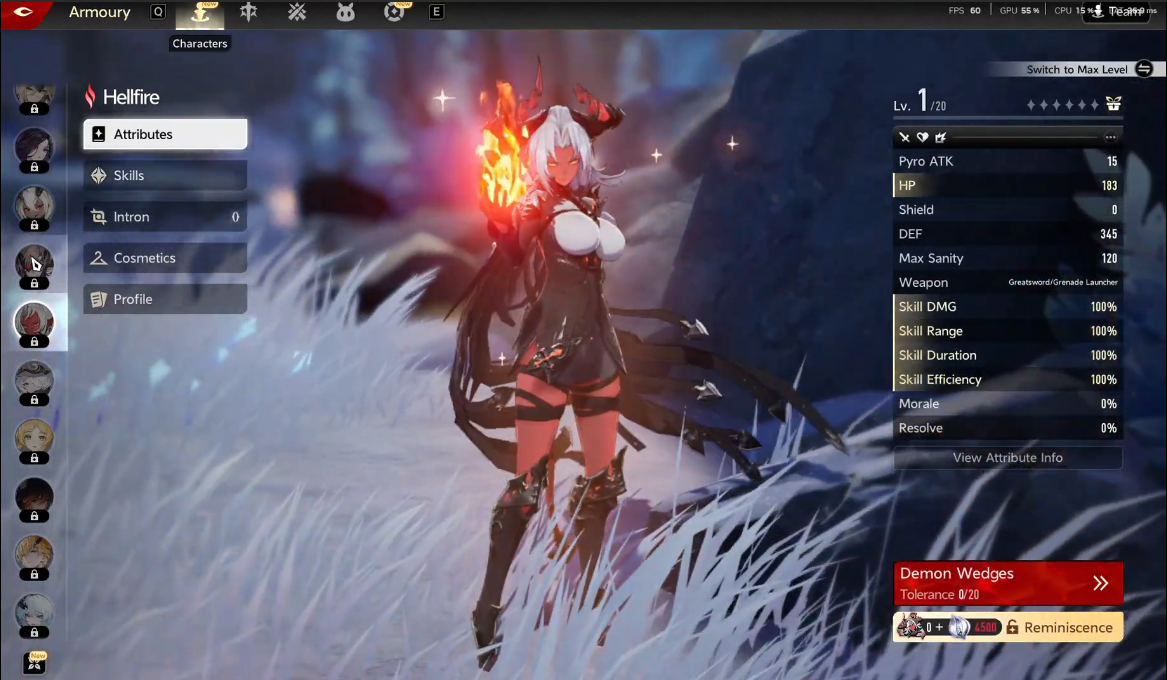
Task: Open the Intron section
Action: point(165,217)
